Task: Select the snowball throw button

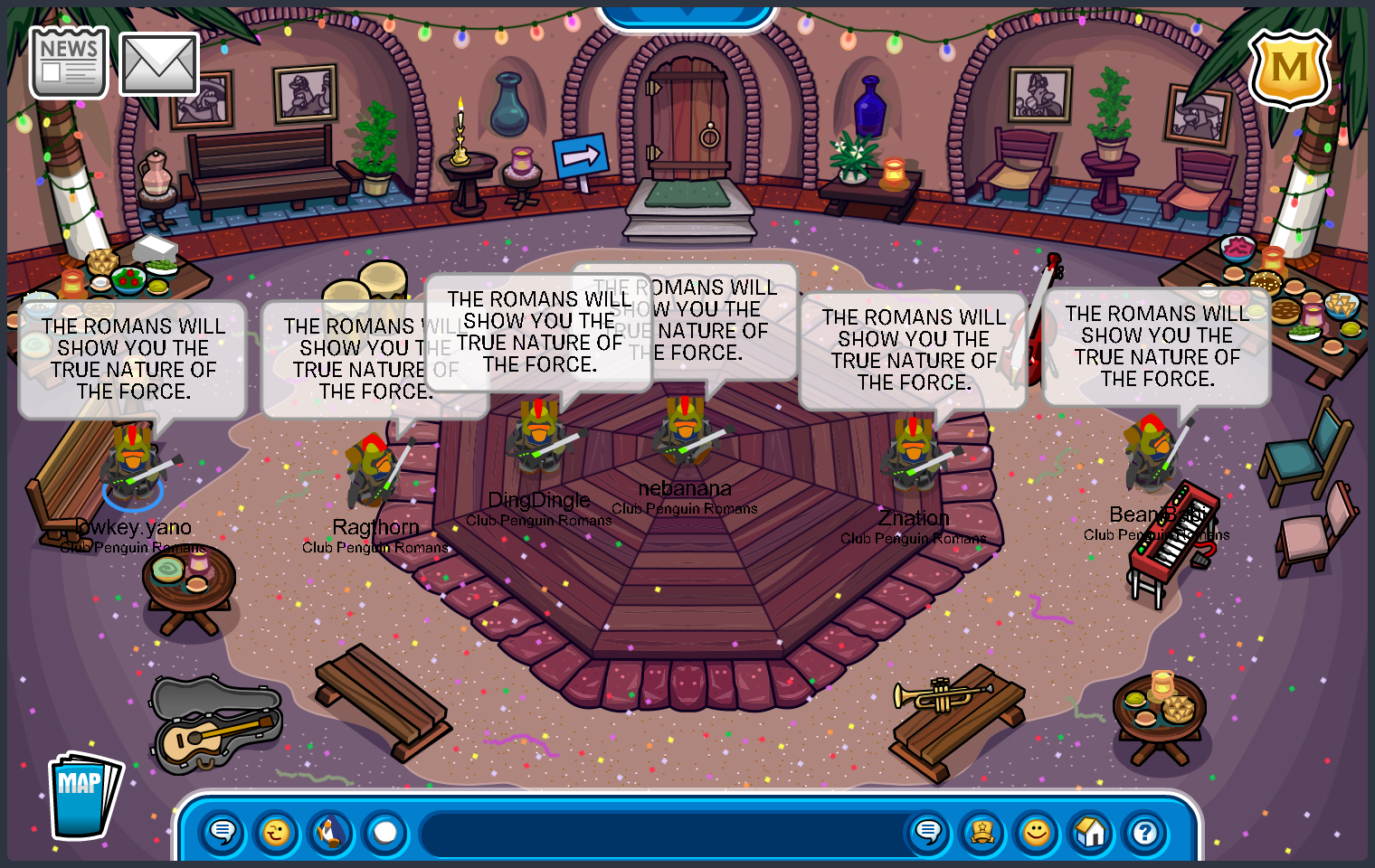Action: [x=385, y=832]
